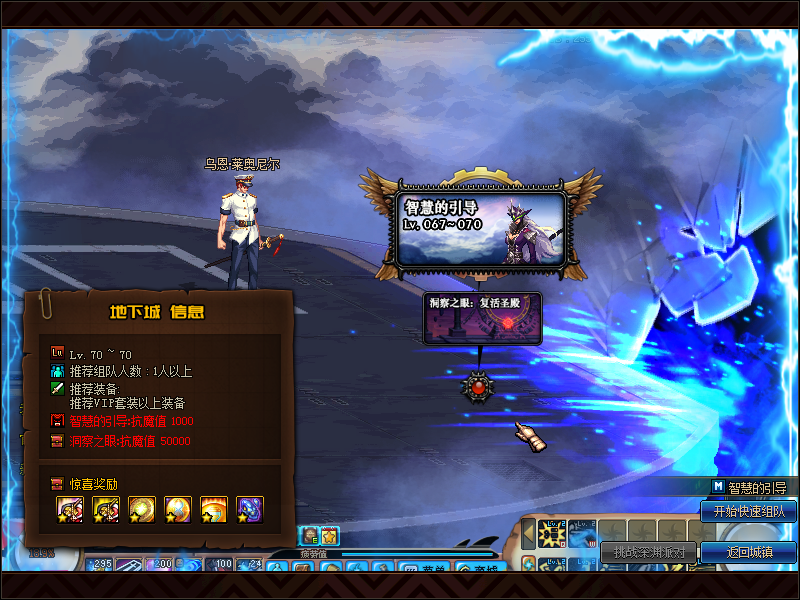Return to town with 返回城镇
This screenshot has height=600, width=800.
(x=748, y=552)
